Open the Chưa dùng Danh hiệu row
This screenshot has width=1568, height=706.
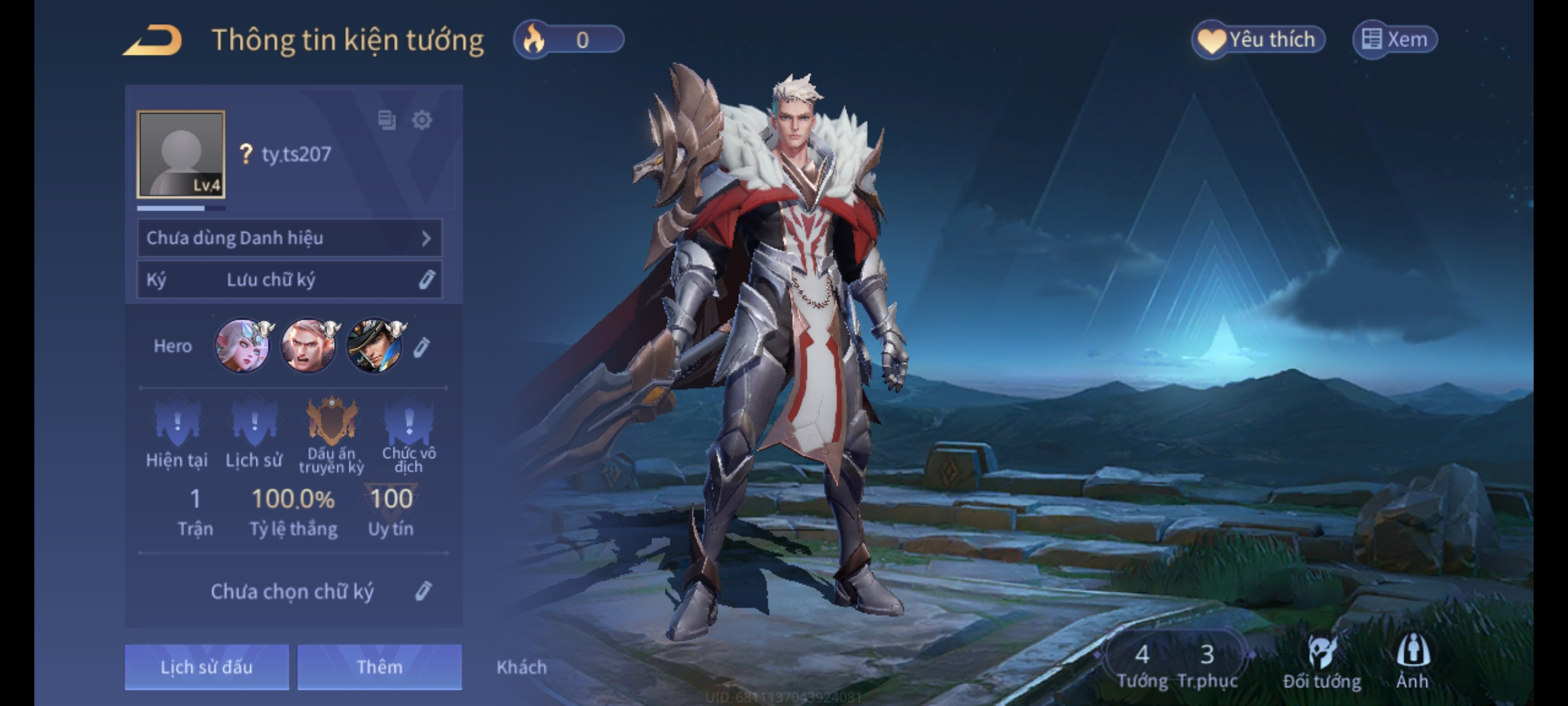[x=289, y=238]
